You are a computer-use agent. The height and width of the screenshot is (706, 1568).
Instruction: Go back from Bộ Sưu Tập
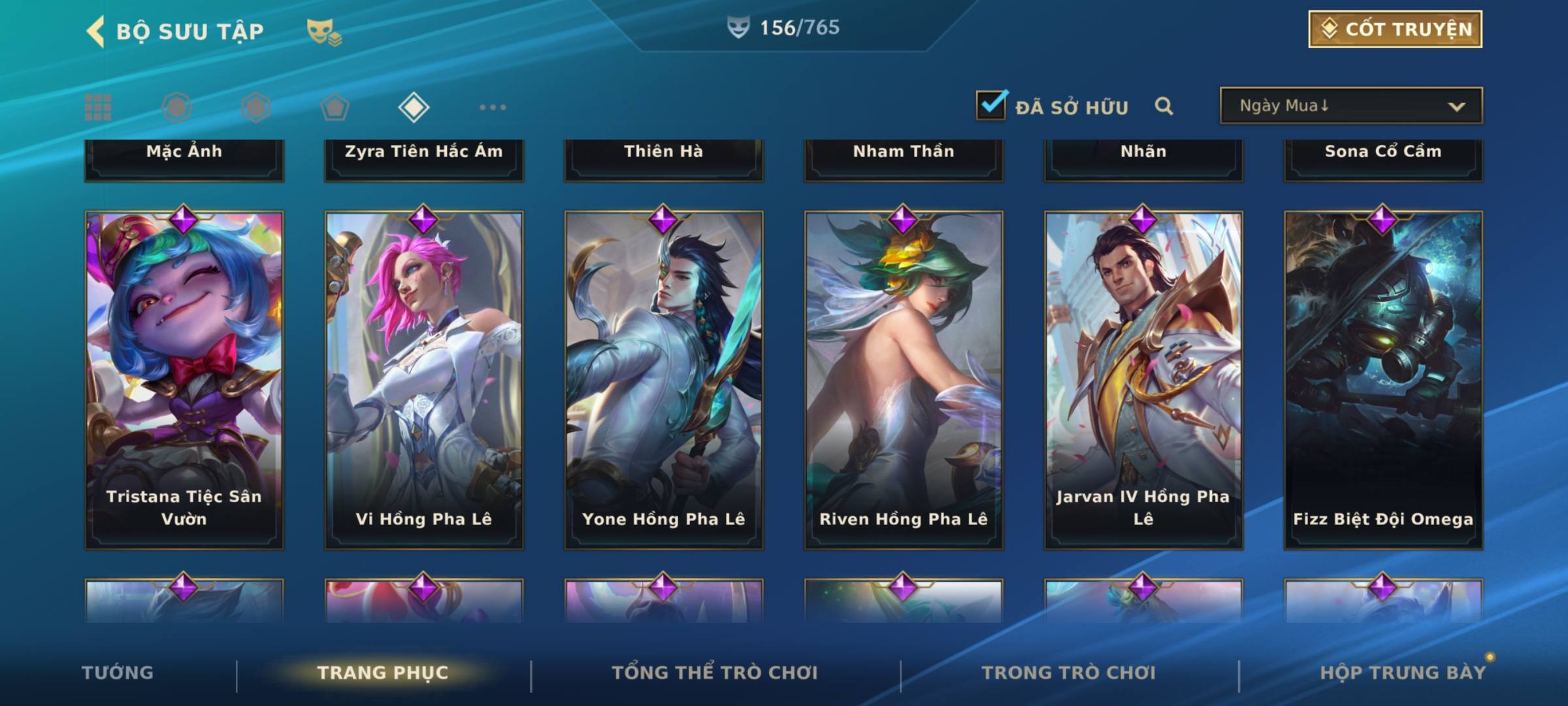[x=96, y=31]
